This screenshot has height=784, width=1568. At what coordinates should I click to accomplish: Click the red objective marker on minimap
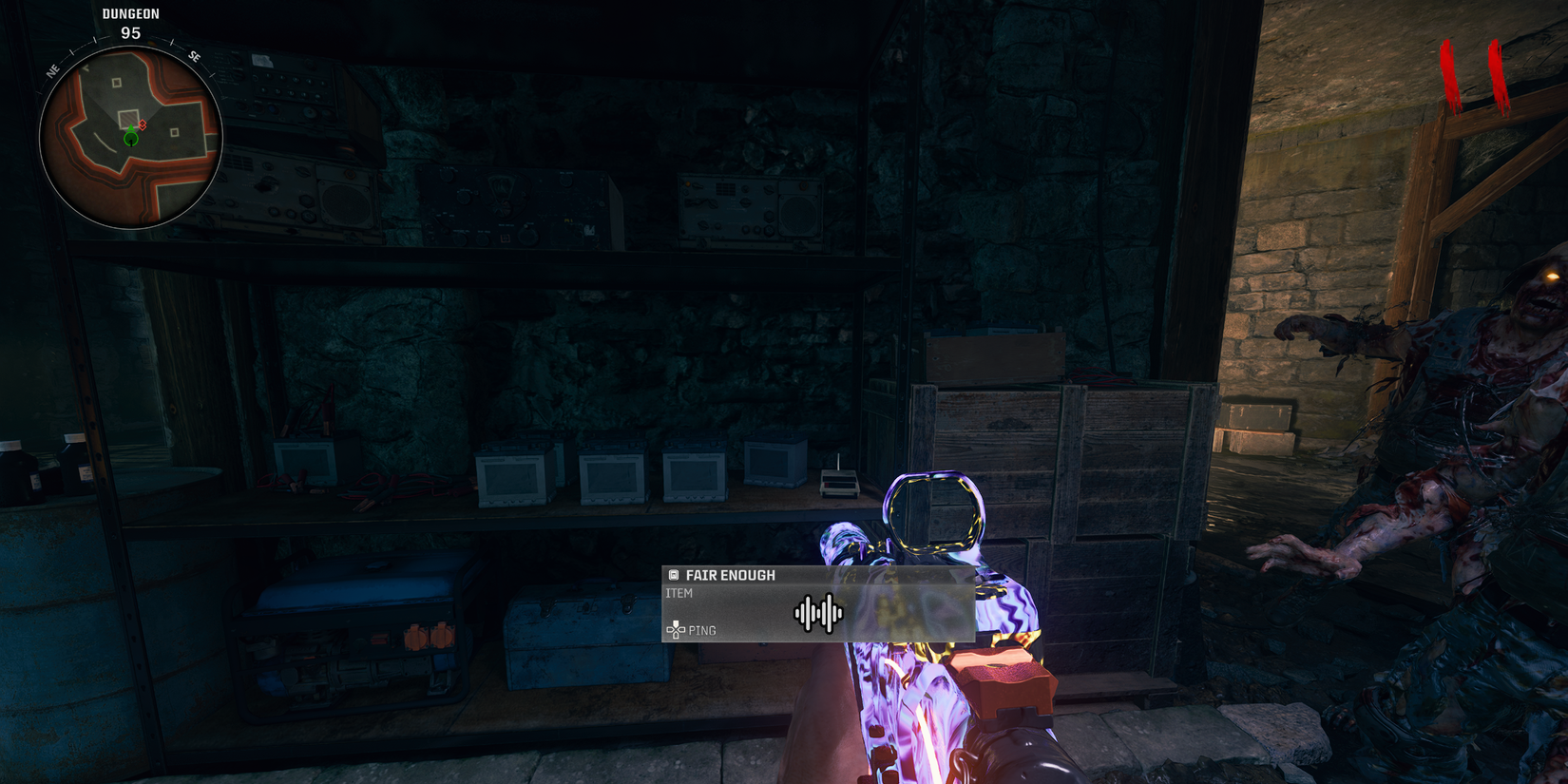point(141,125)
